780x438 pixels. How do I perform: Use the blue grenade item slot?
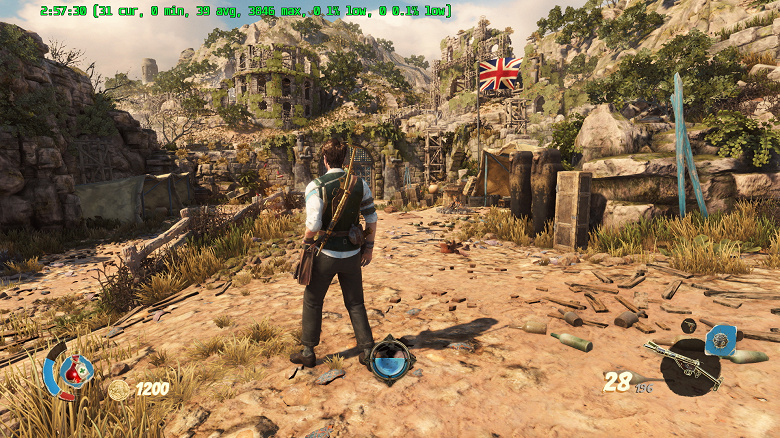point(720,341)
